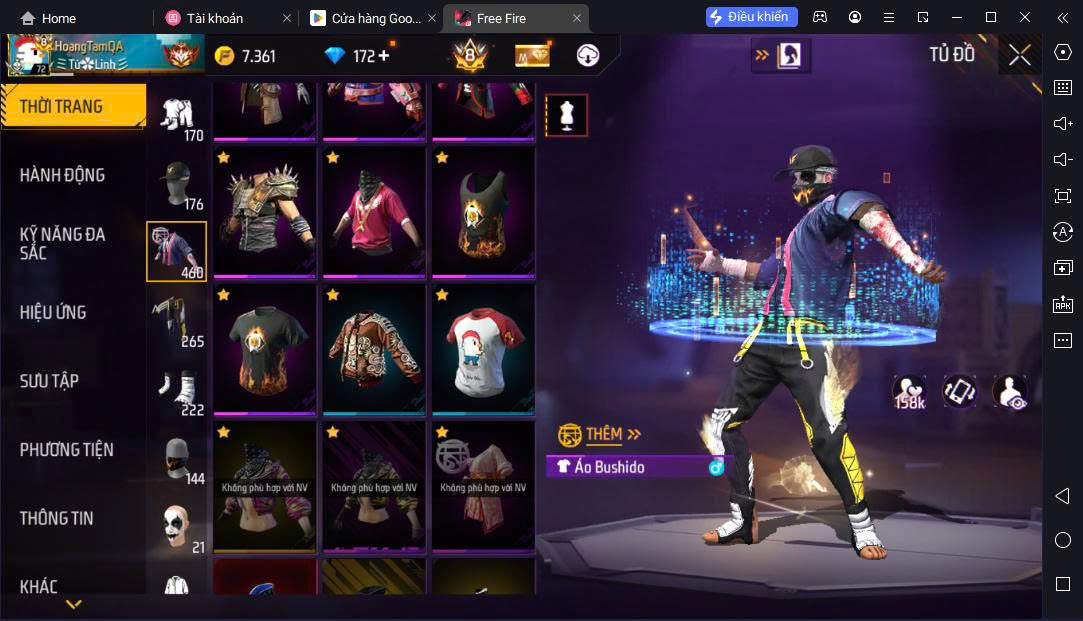Go to the SƯU TẬP category
The width and height of the screenshot is (1083, 621).
tap(49, 381)
